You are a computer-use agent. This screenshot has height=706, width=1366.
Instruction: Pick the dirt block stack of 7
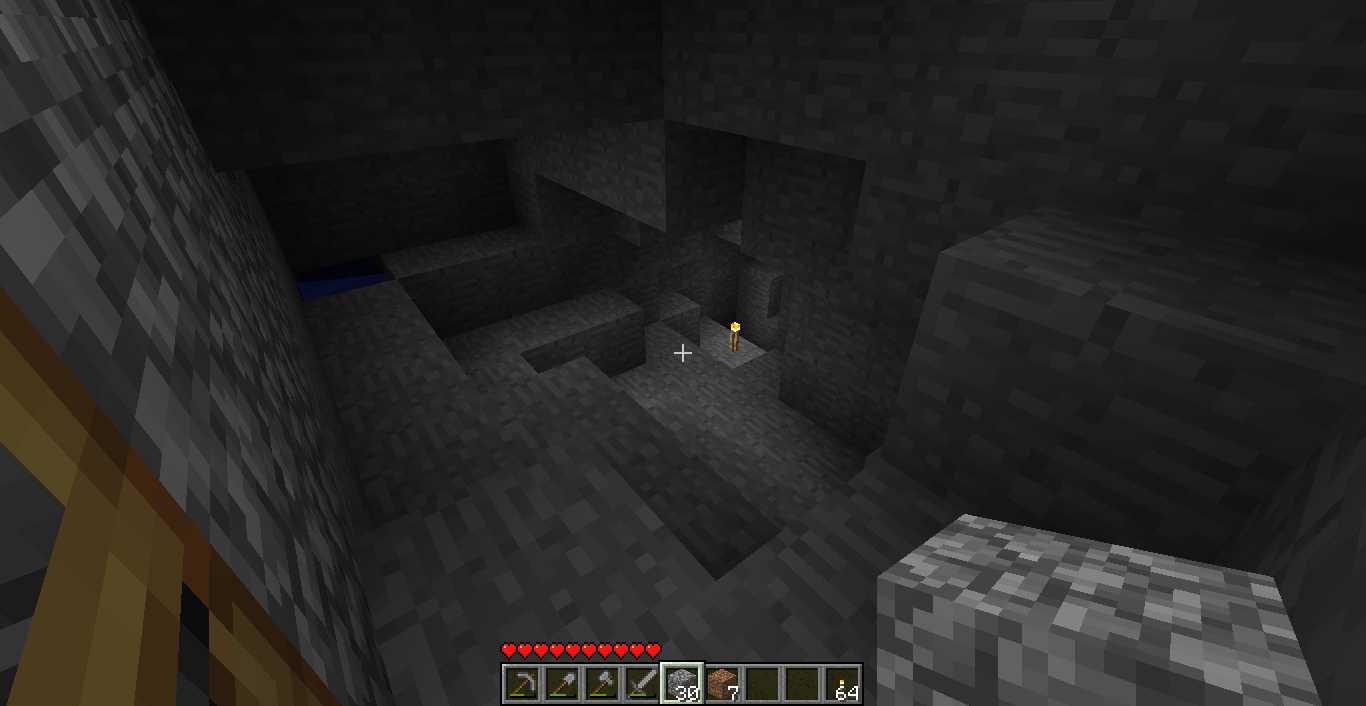click(x=722, y=684)
